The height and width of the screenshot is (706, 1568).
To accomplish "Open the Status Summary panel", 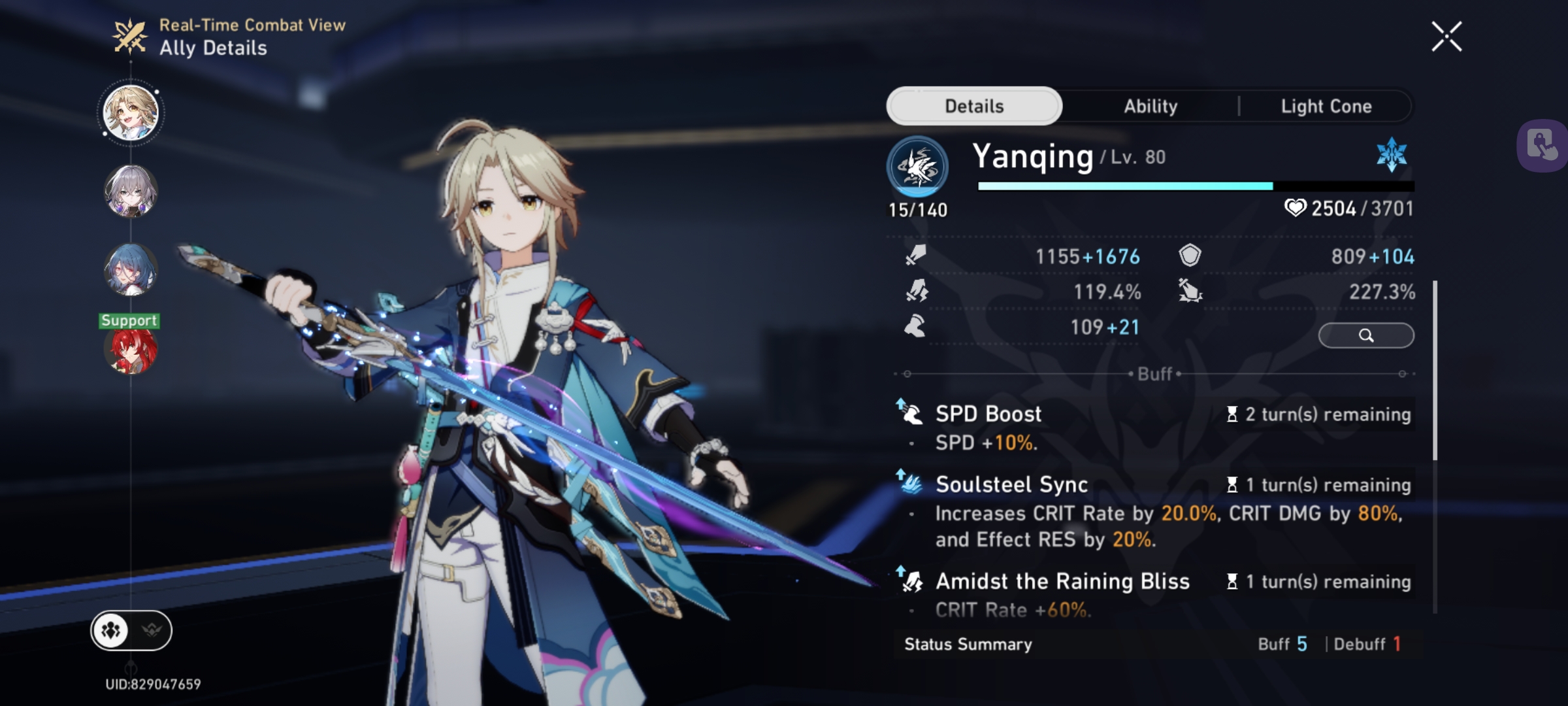I will (x=967, y=644).
